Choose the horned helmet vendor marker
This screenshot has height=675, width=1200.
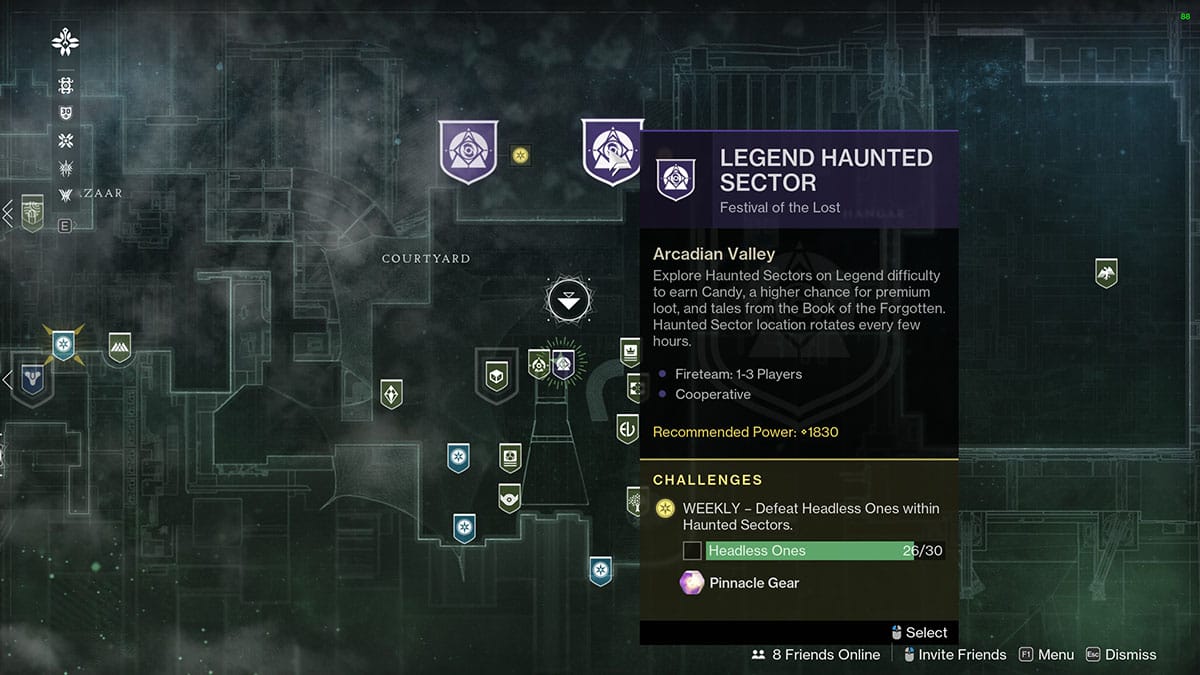510,495
